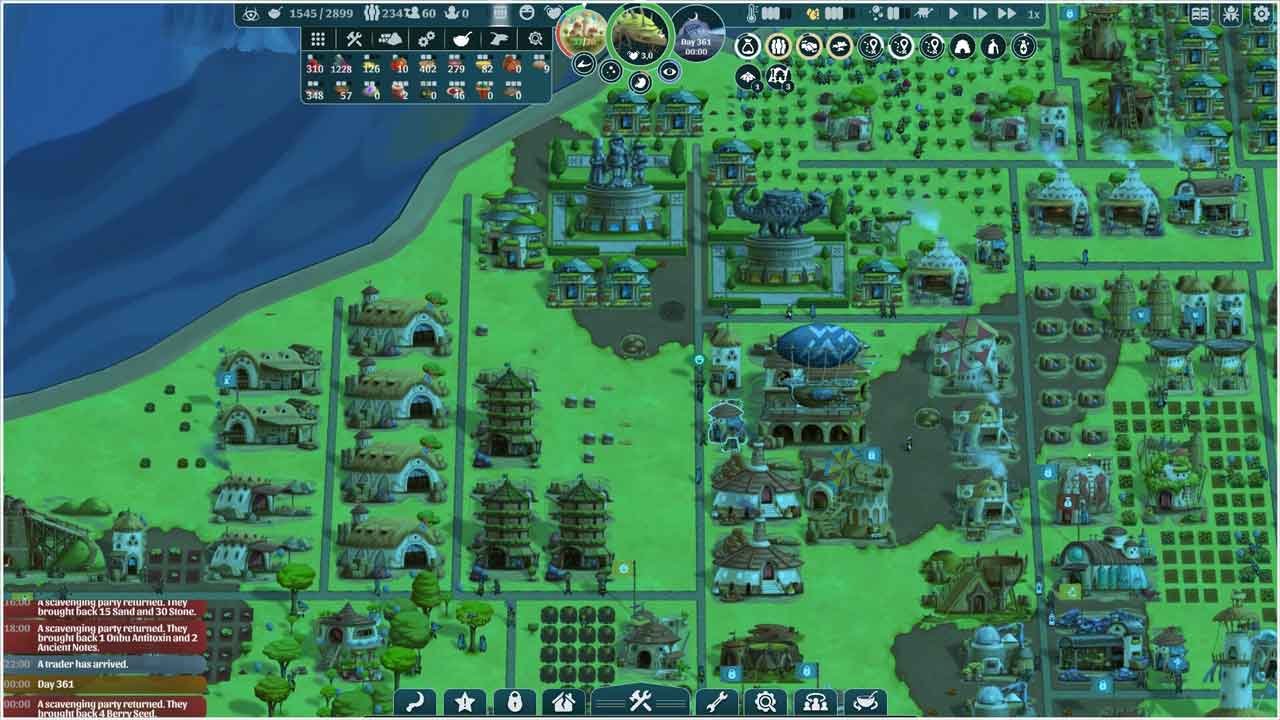This screenshot has width=1280, height=720.
Task: Show all resources with the grid tab
Action: pos(318,39)
